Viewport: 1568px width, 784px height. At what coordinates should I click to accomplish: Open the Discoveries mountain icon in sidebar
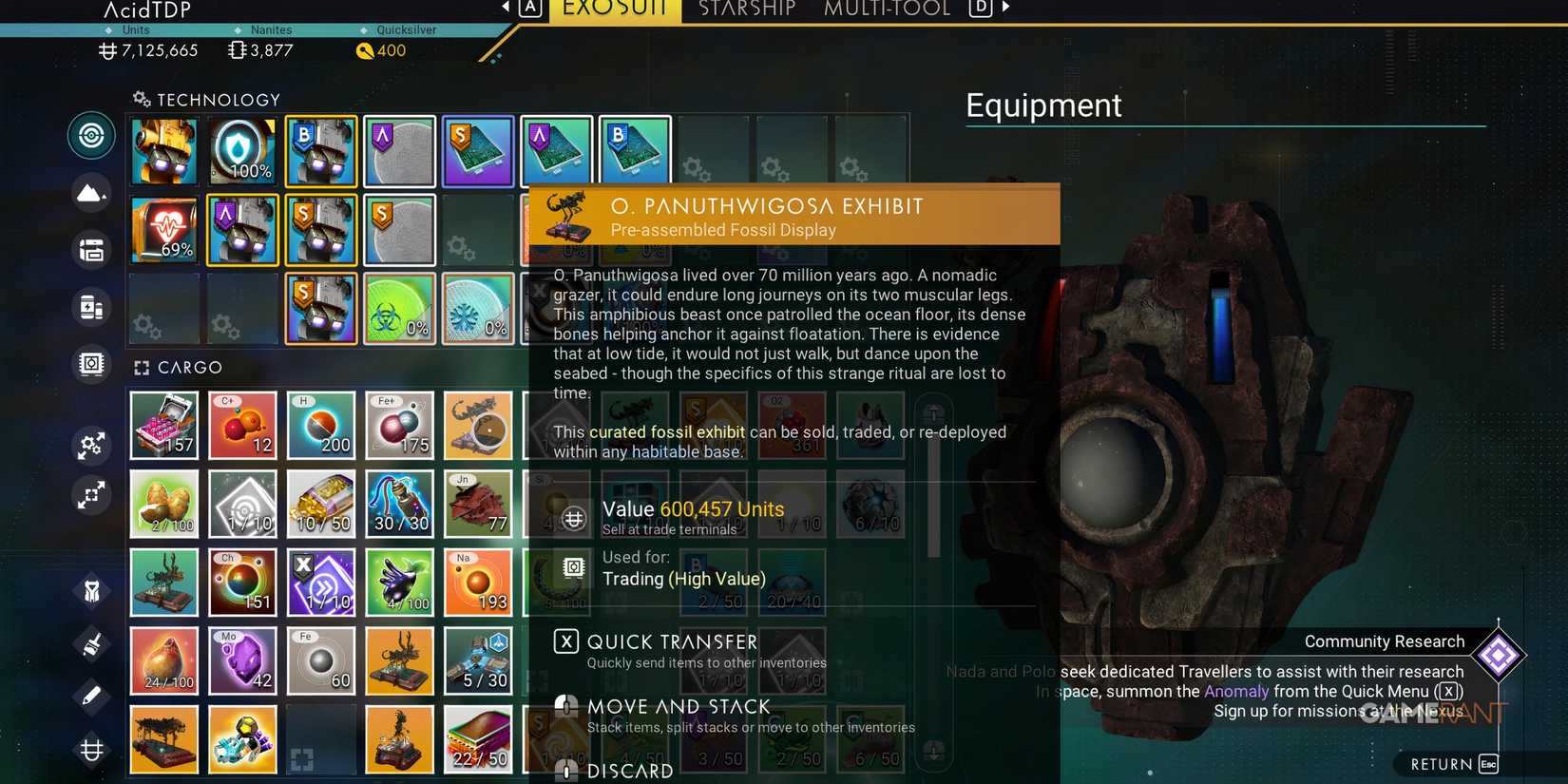91,192
